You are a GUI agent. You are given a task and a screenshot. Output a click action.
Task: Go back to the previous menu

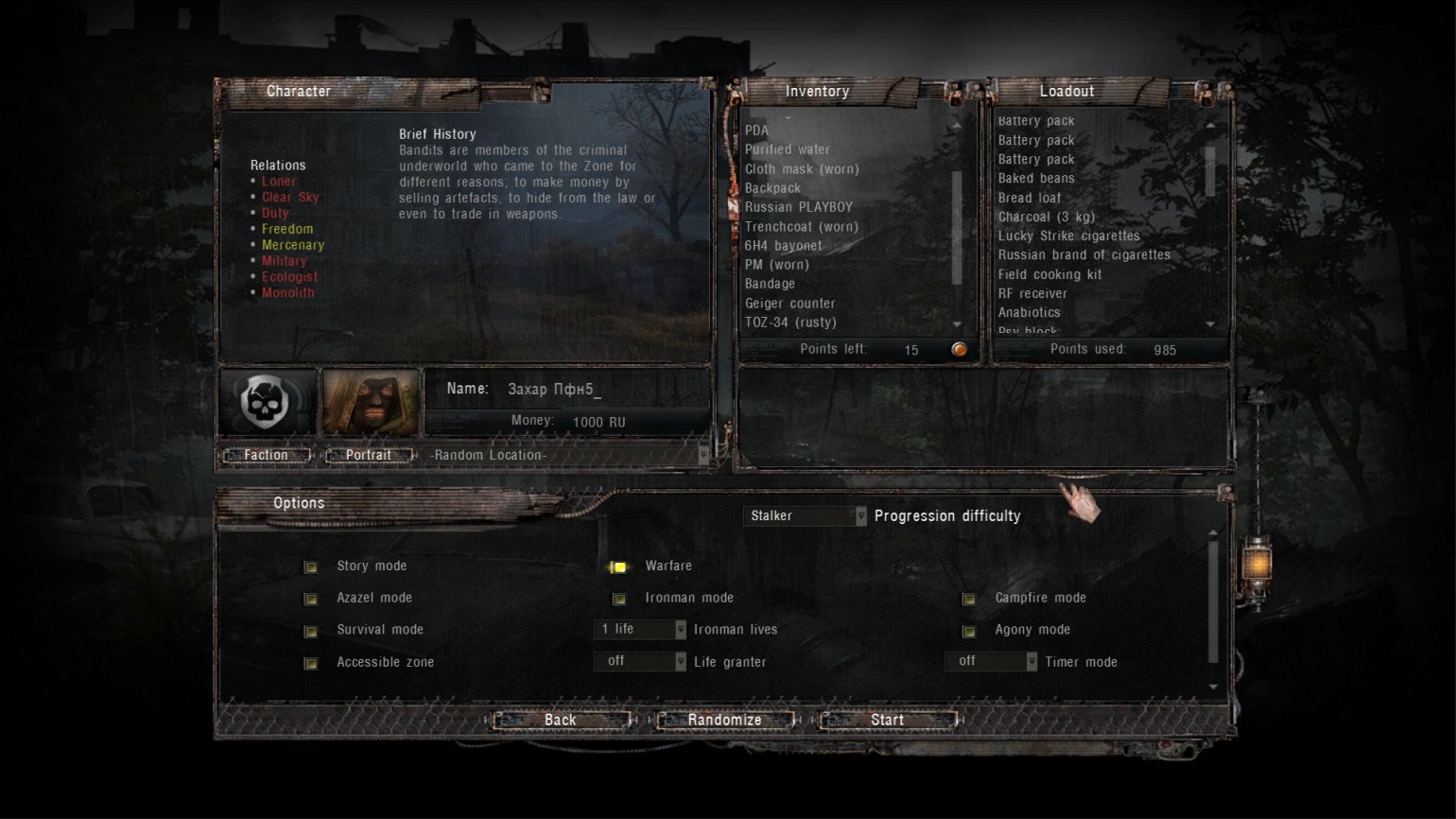point(560,720)
